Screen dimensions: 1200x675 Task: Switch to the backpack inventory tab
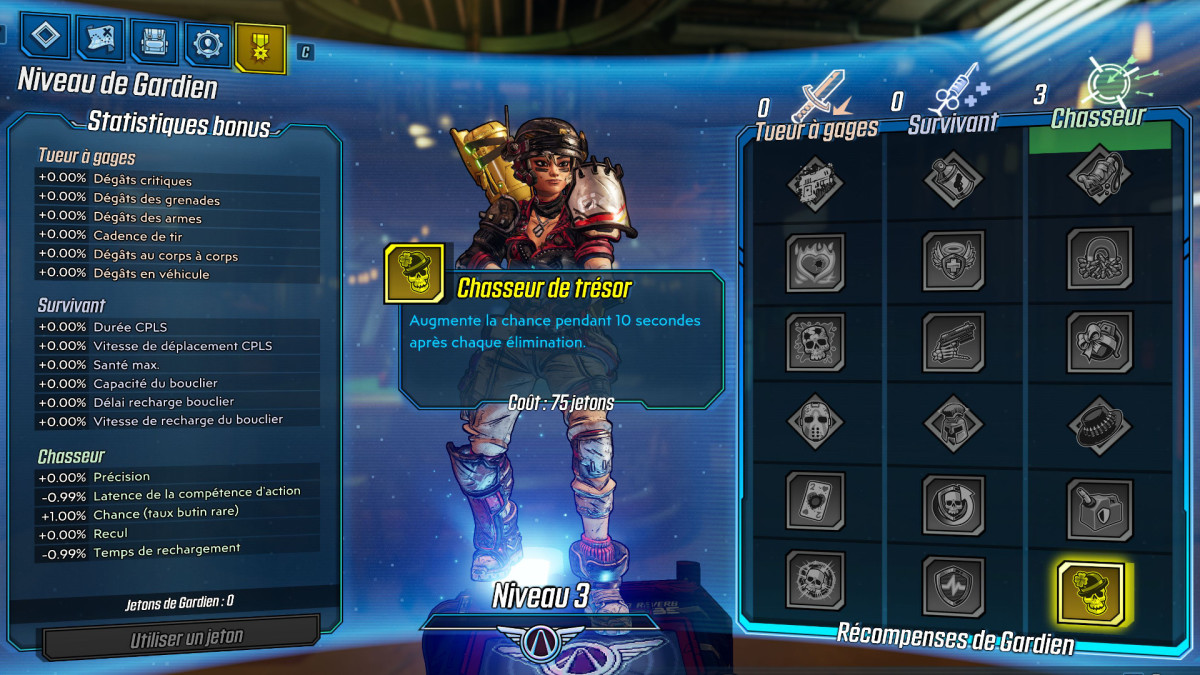154,42
